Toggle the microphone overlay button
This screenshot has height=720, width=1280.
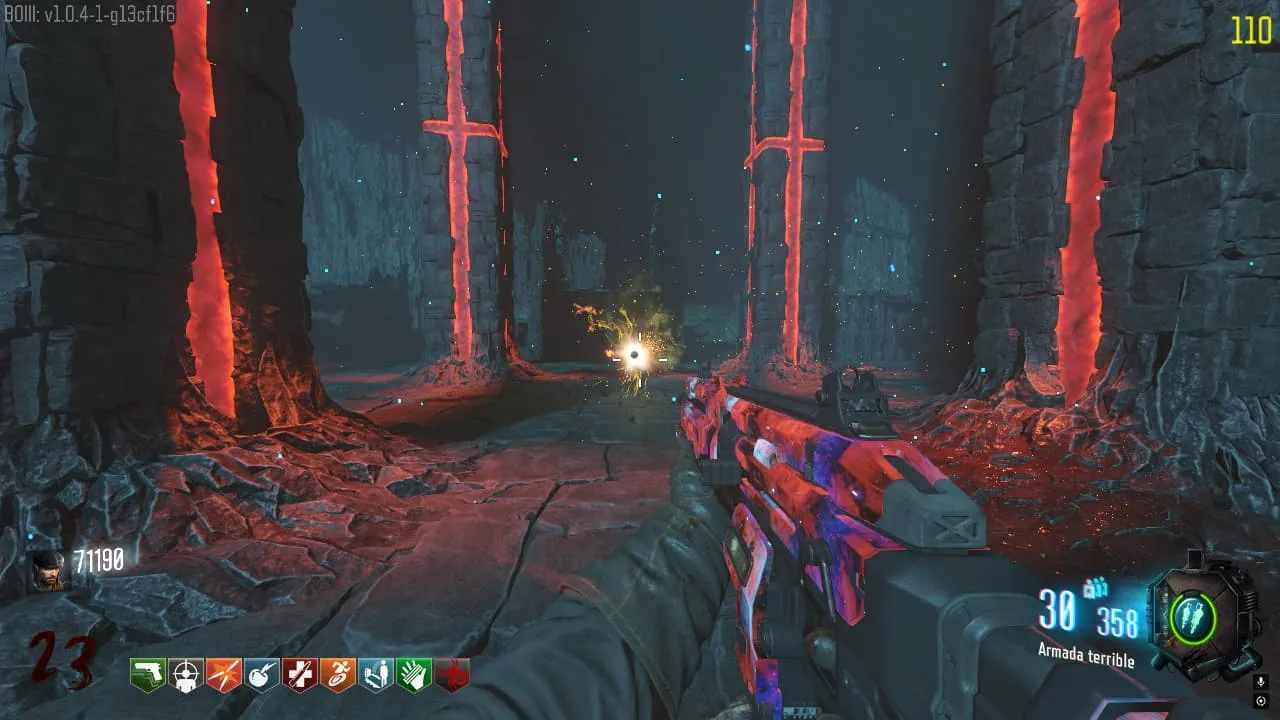click(x=1261, y=681)
